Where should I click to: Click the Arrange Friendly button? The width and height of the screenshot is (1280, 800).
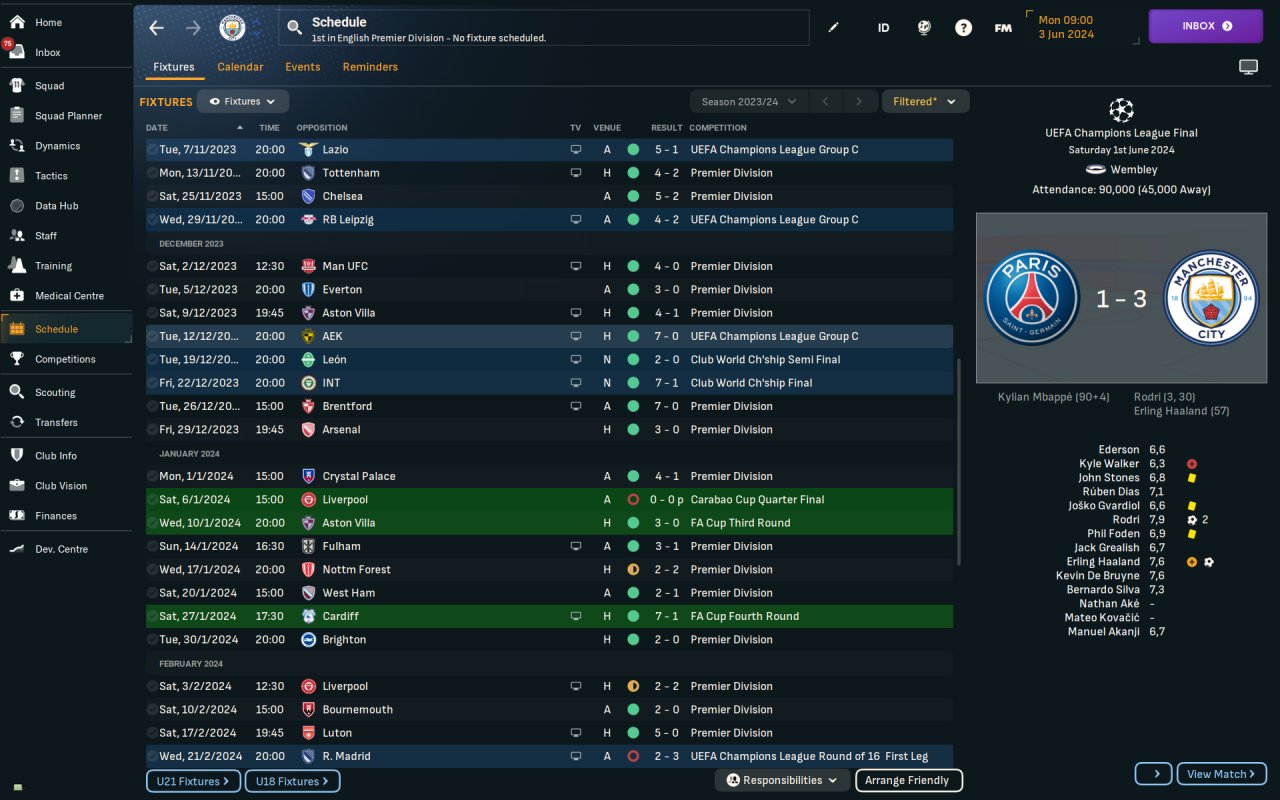click(907, 781)
